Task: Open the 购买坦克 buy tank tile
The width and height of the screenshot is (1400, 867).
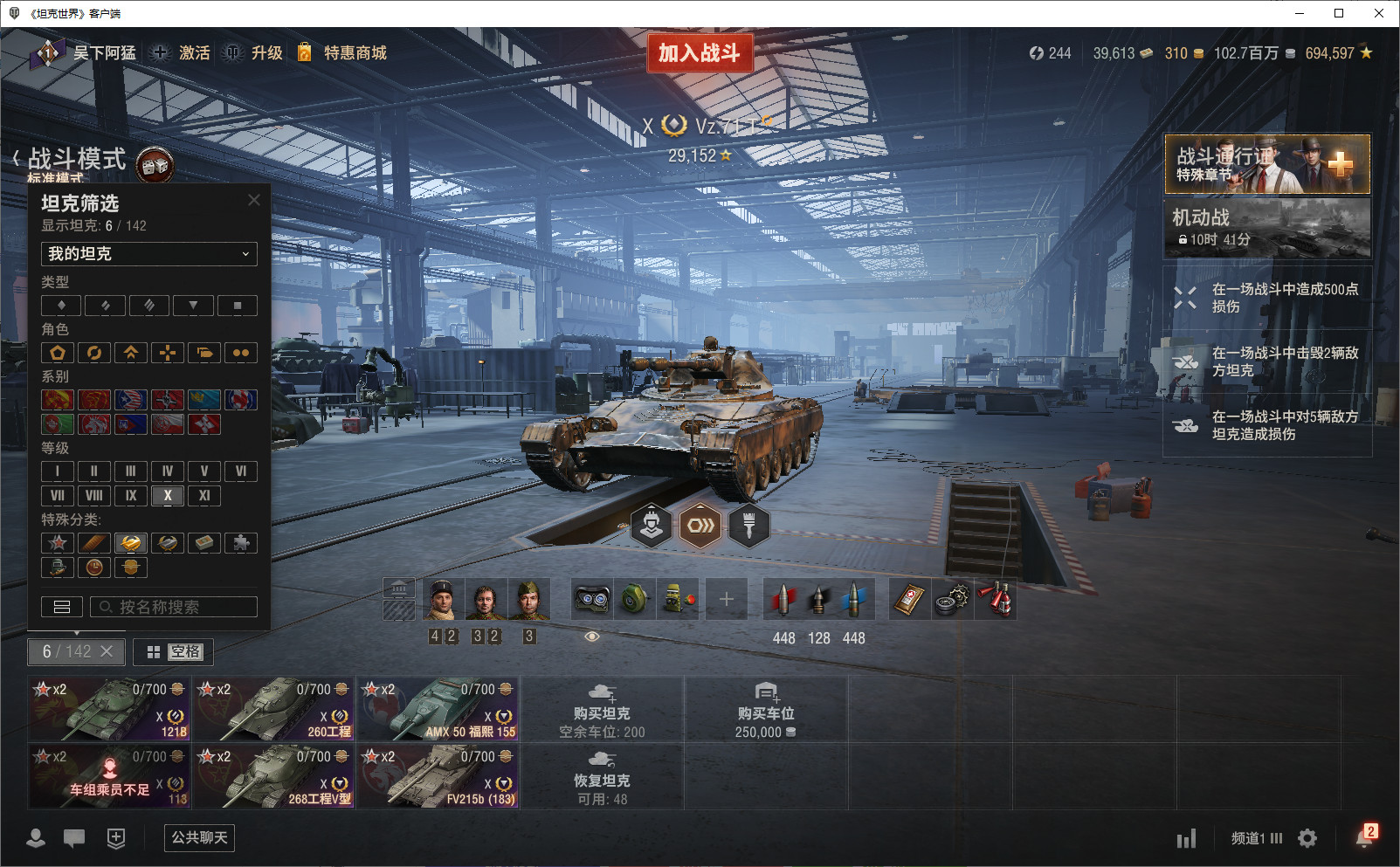Action: click(602, 708)
